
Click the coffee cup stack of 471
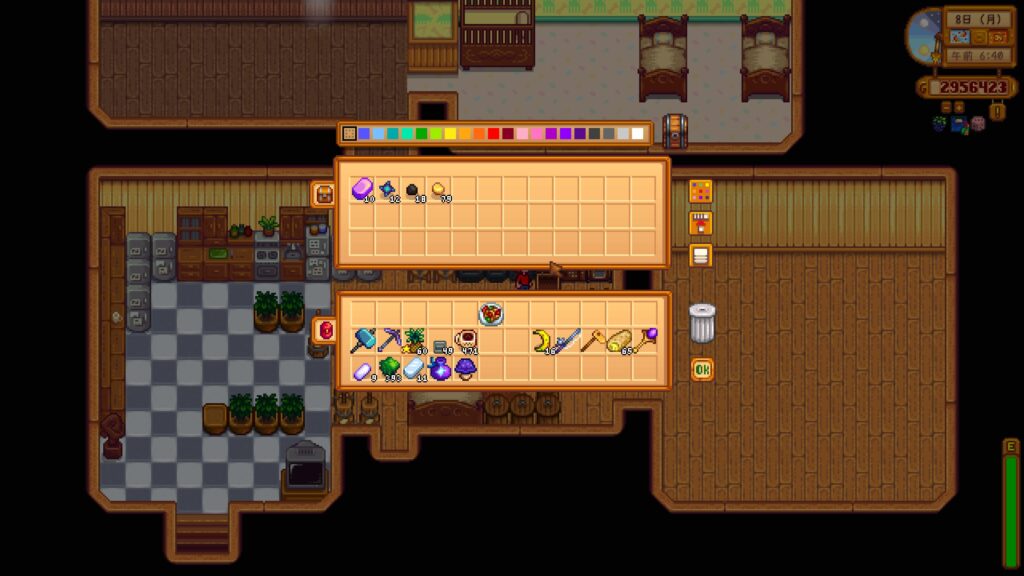465,341
